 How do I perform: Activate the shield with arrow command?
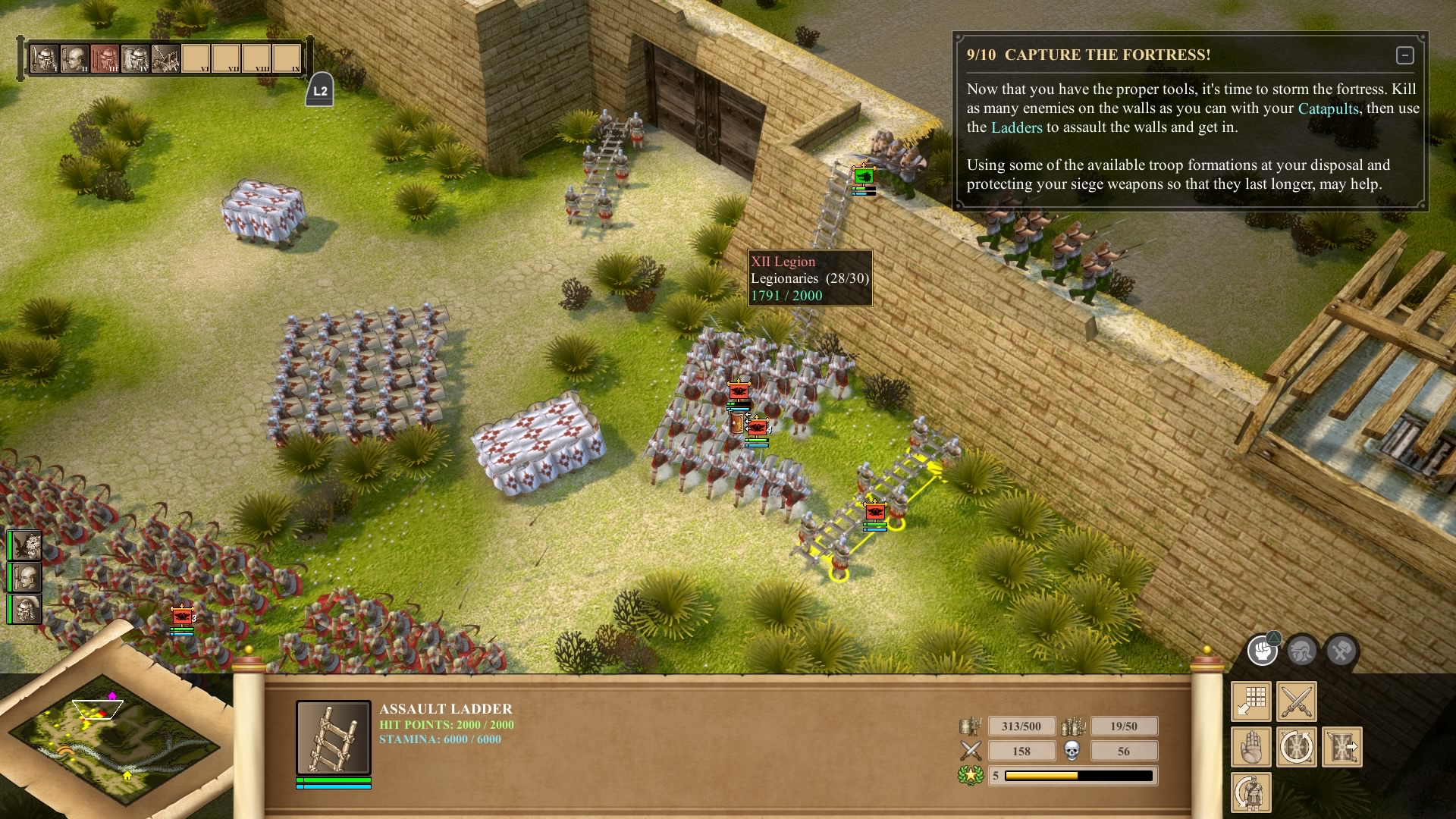[x=1342, y=748]
